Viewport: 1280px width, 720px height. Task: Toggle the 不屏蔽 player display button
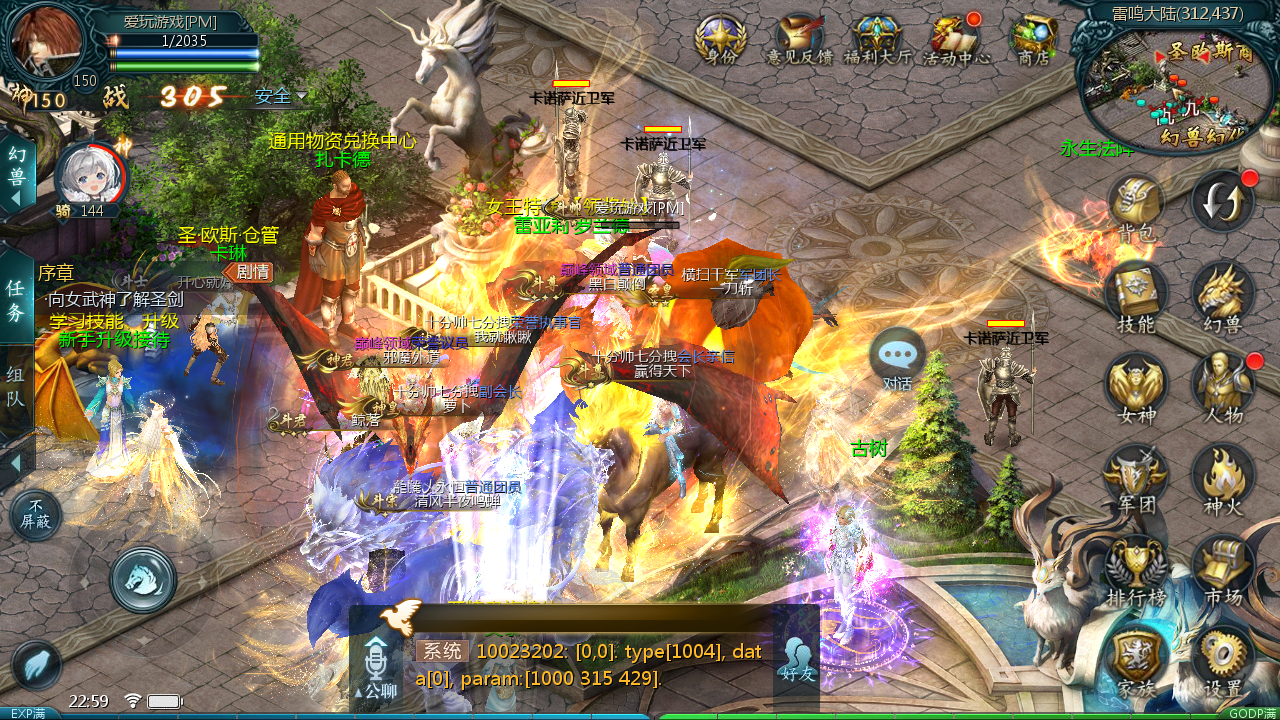pos(36,514)
